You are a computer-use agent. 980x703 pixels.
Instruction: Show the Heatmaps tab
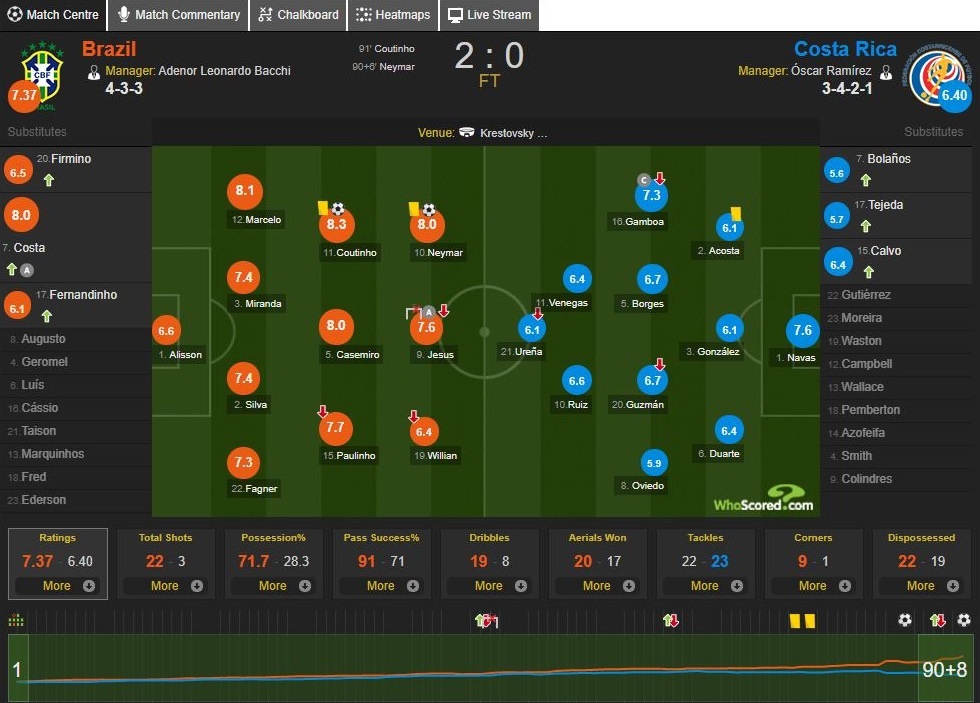coord(392,15)
